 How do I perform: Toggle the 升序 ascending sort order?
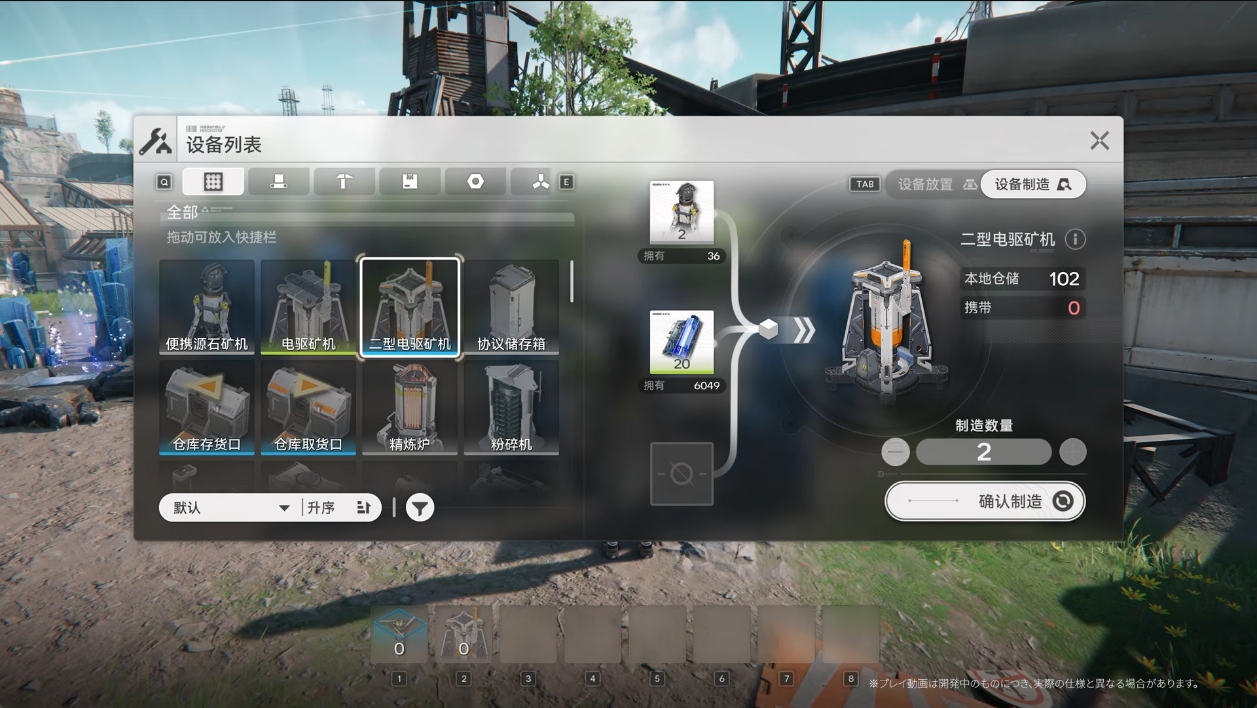coord(340,508)
